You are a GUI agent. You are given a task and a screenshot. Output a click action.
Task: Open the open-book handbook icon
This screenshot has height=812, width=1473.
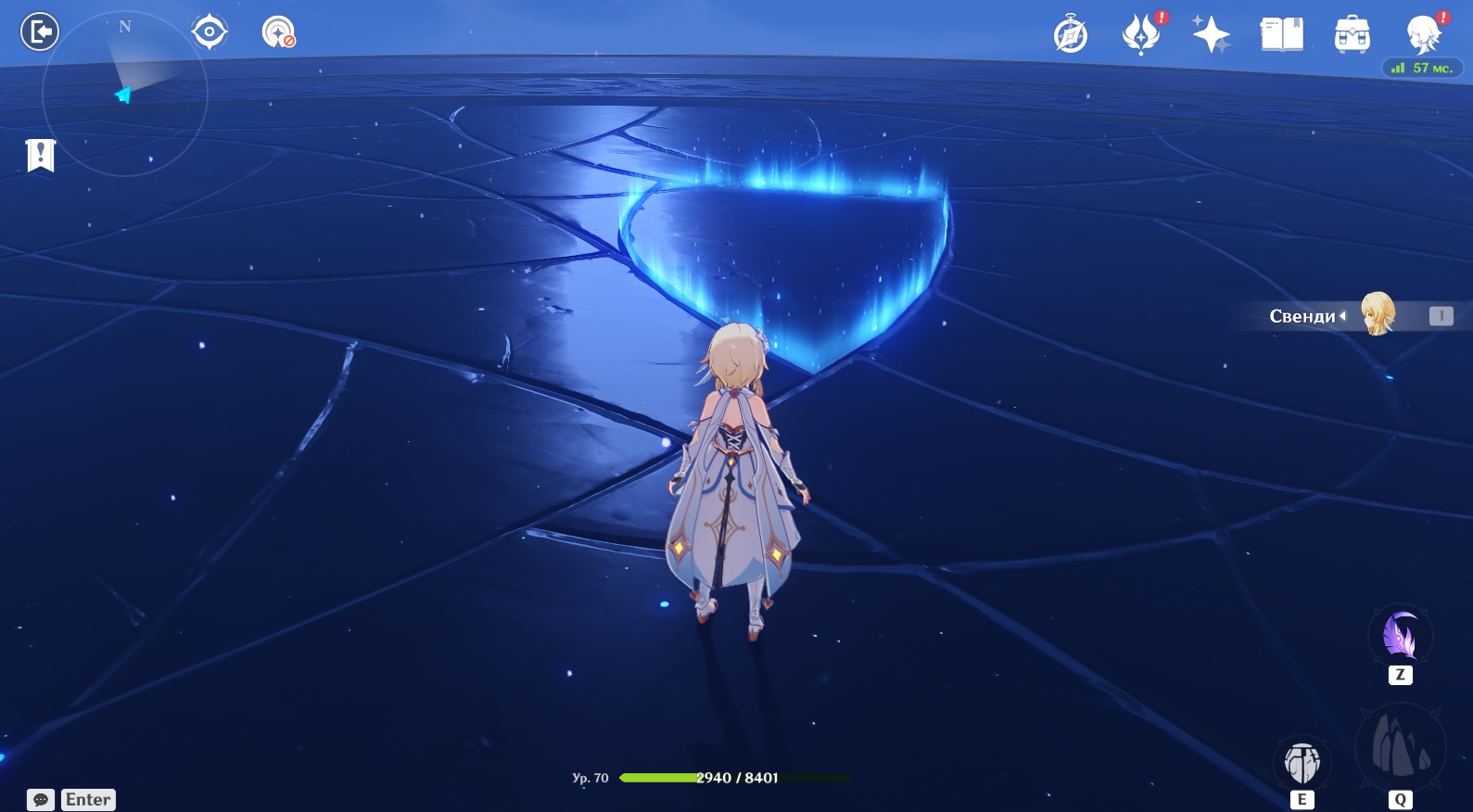1282,35
